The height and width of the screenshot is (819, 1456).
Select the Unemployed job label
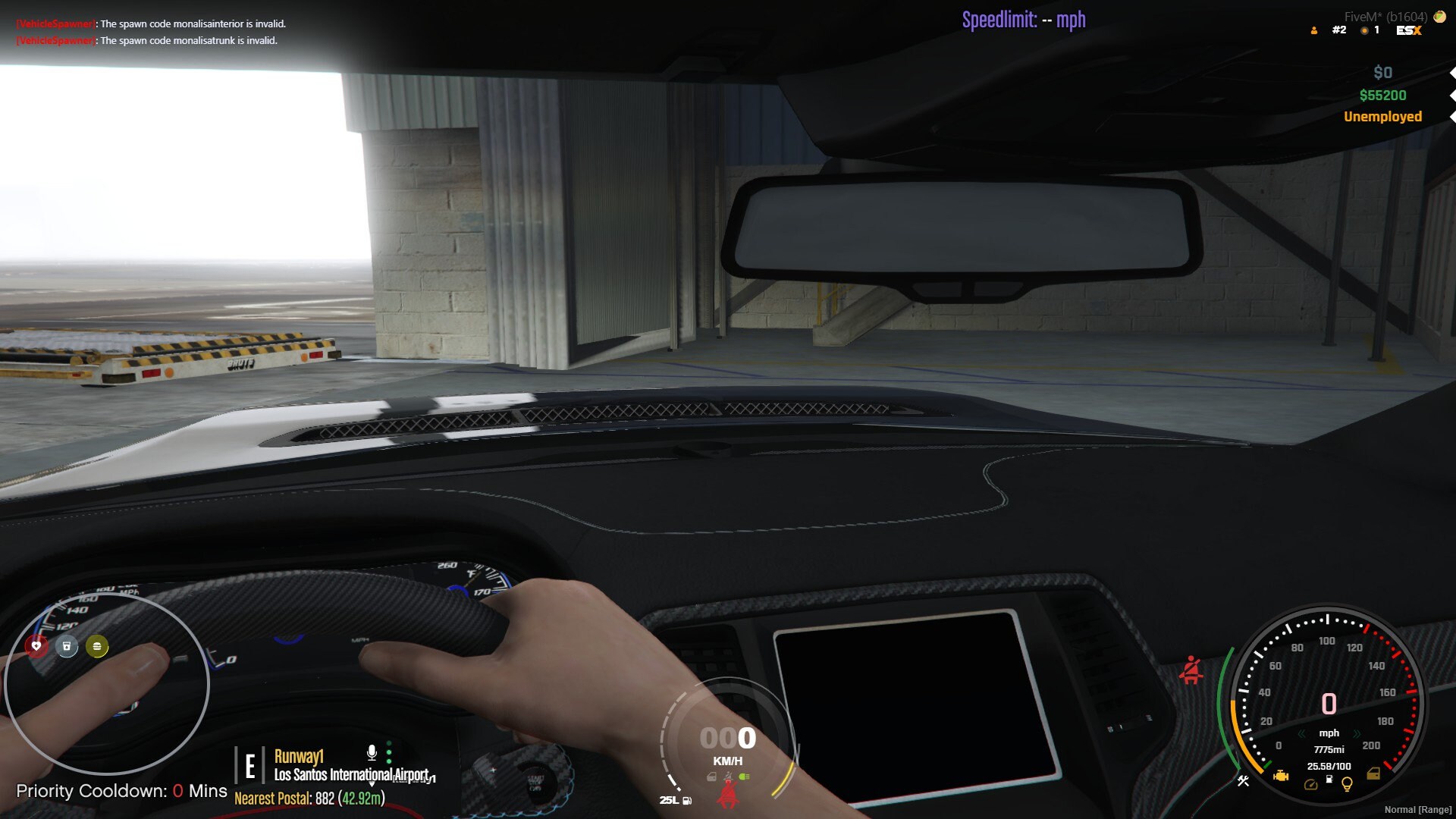[1382, 116]
